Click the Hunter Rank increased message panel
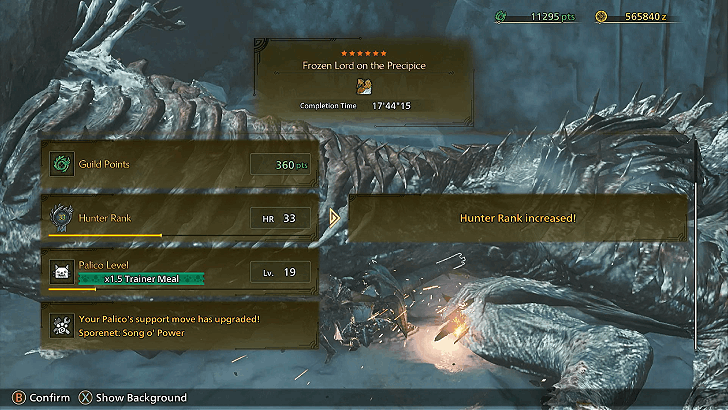This screenshot has width=728, height=410. click(x=517, y=217)
